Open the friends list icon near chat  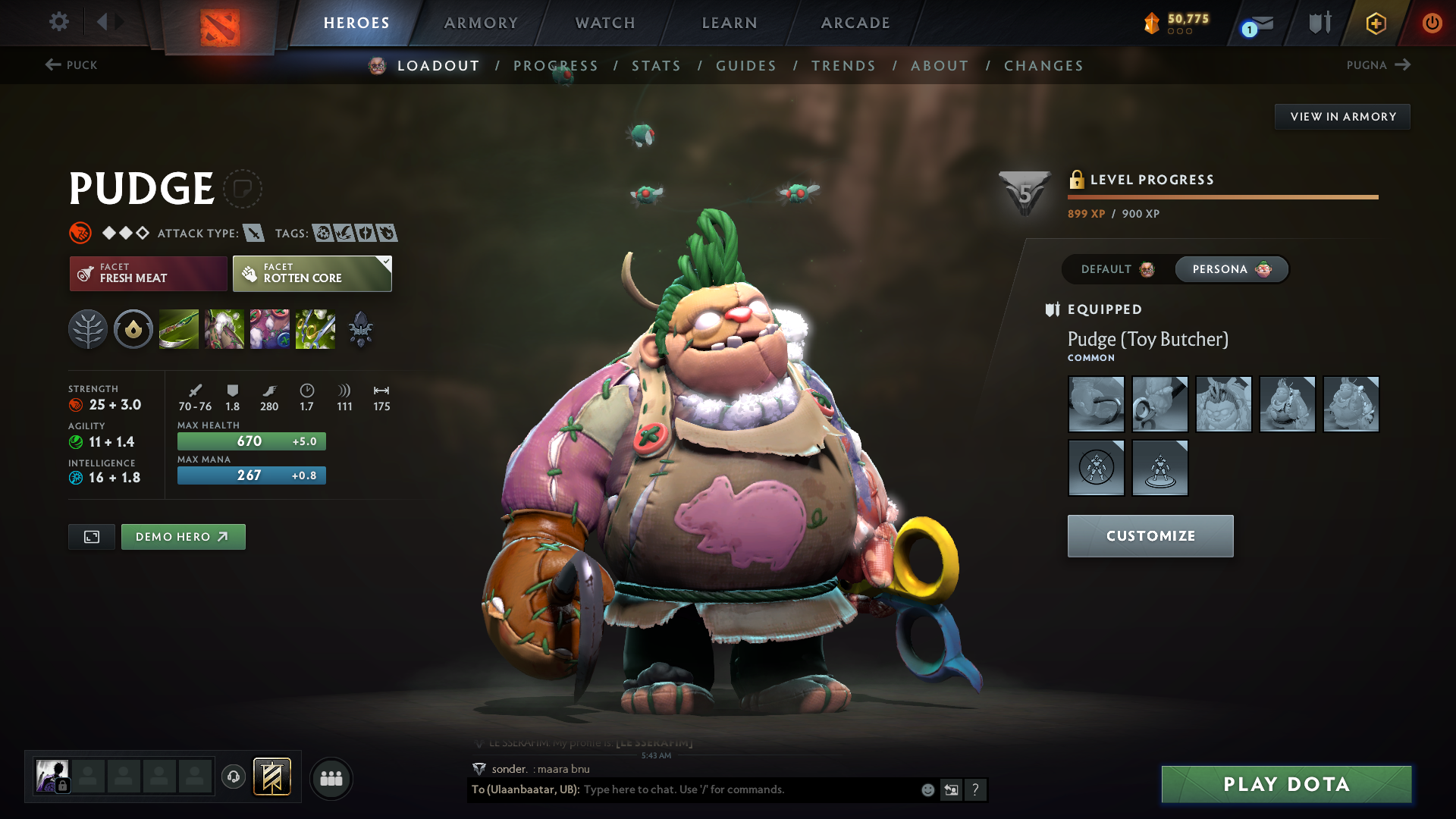[x=331, y=778]
